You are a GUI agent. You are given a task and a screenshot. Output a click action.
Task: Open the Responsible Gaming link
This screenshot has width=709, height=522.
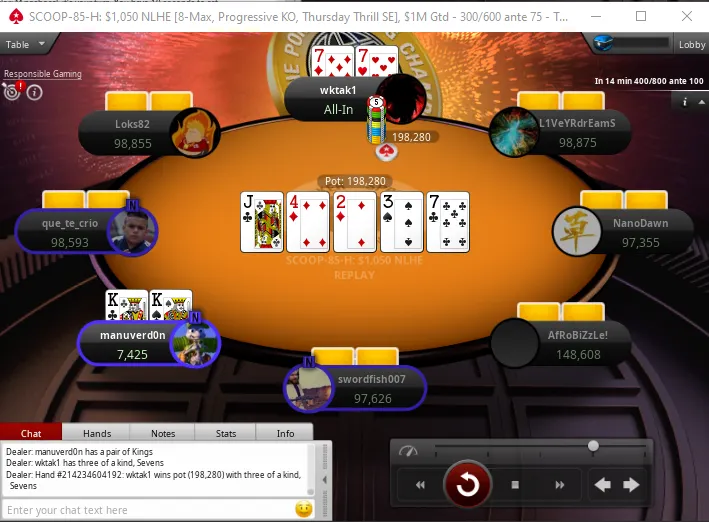click(x=42, y=74)
